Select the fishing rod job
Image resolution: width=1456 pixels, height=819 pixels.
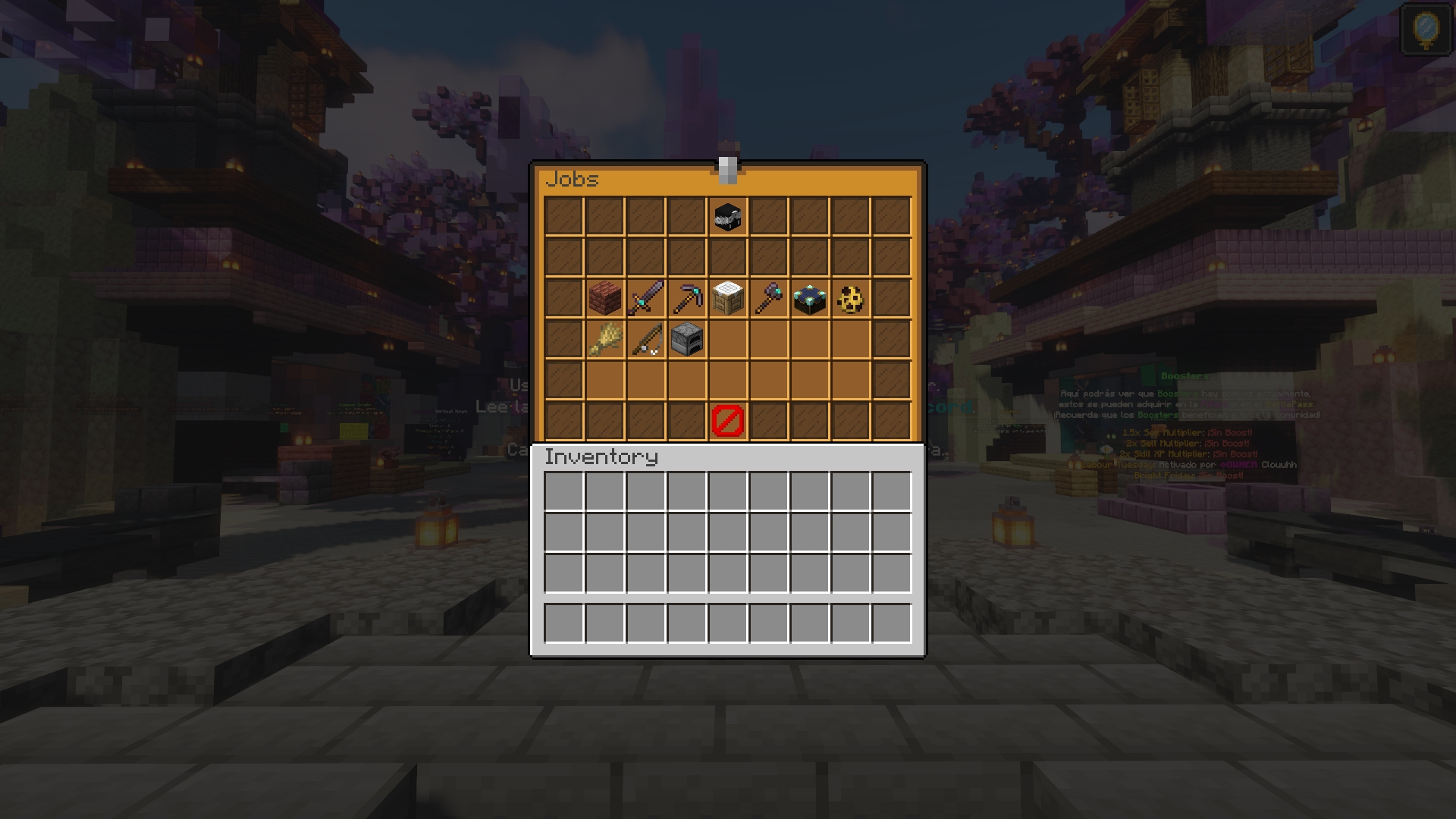(x=645, y=339)
